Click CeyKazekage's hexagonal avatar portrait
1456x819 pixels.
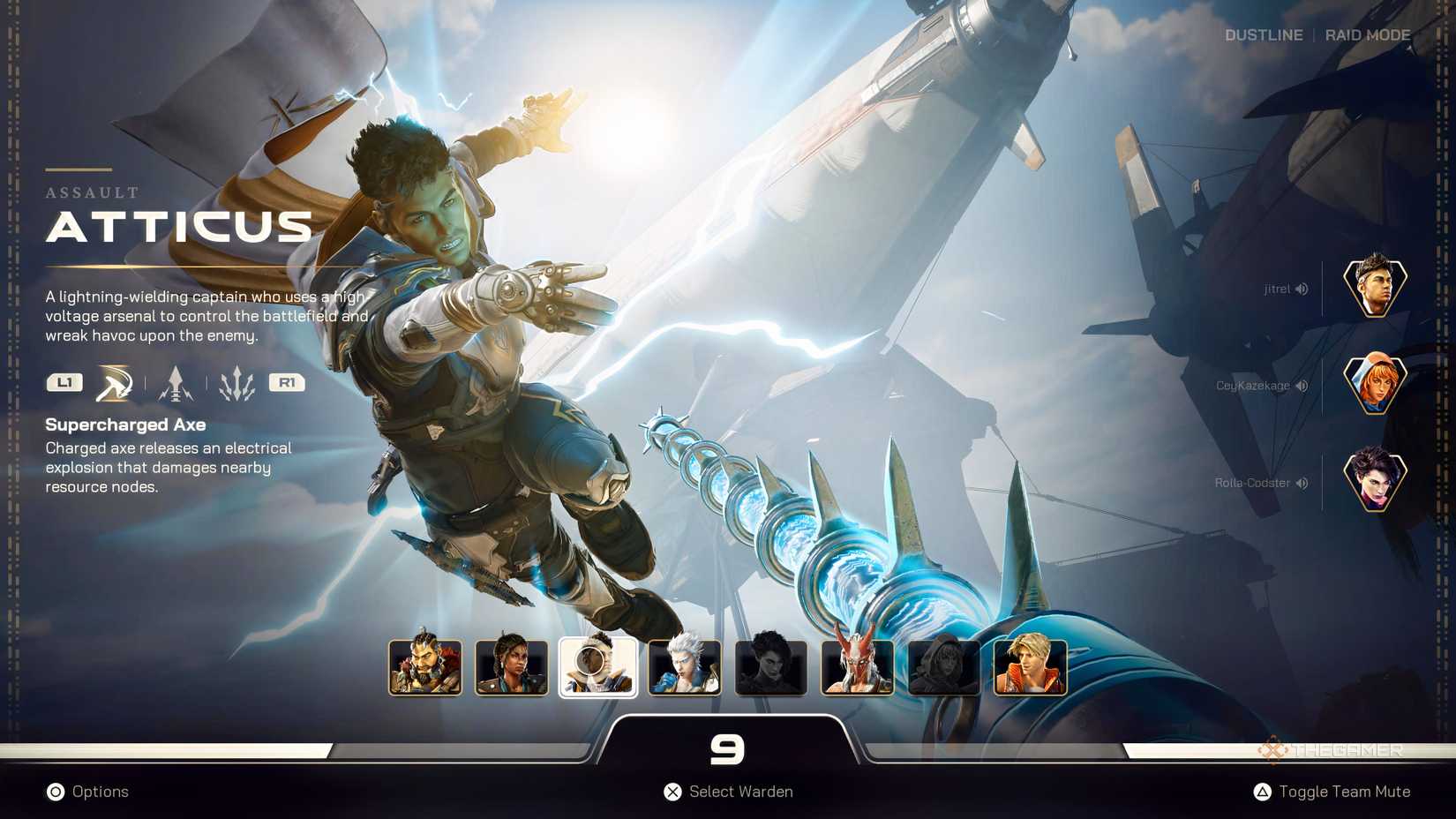1373,384
